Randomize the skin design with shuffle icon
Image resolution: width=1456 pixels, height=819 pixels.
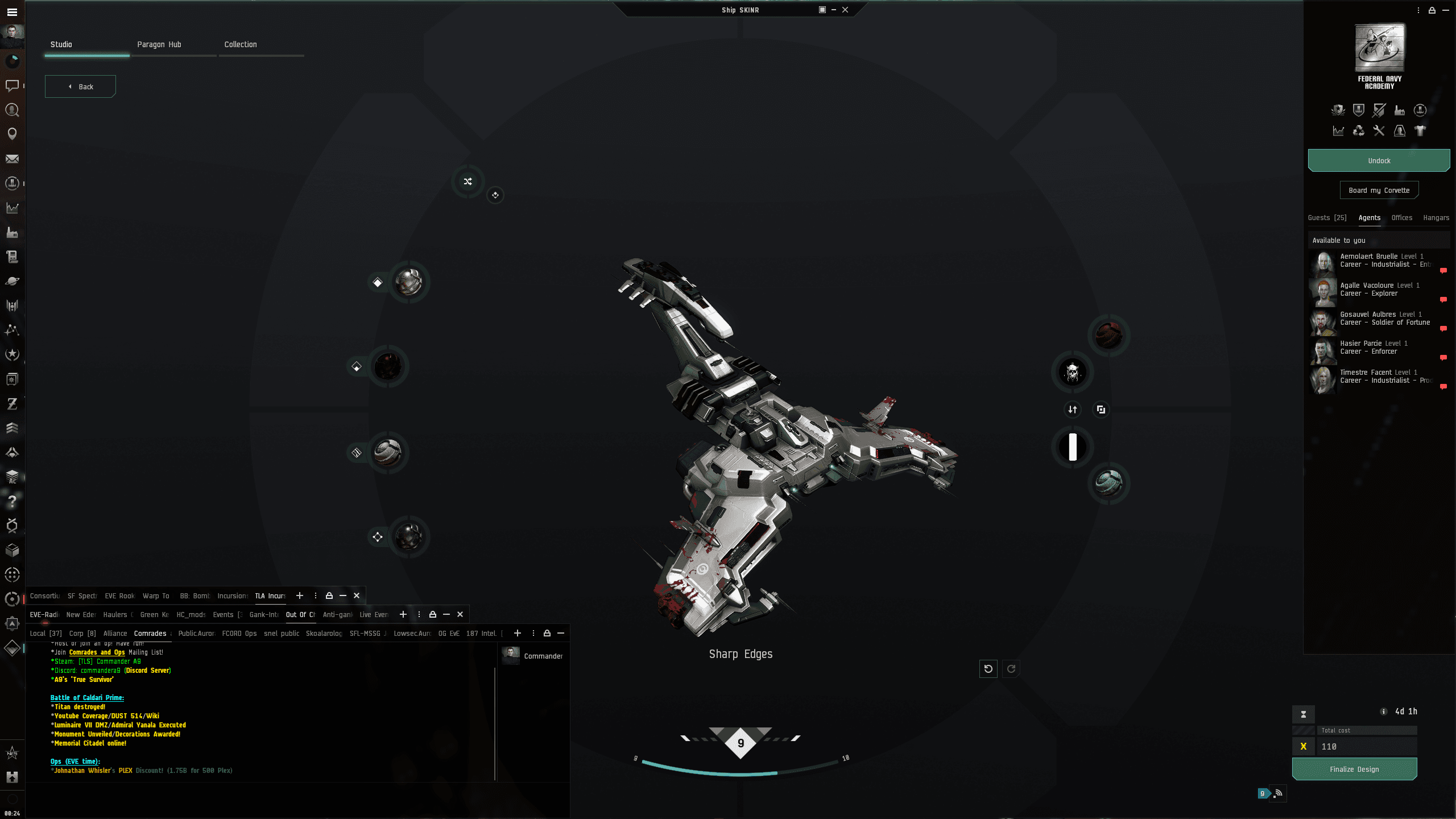(x=468, y=181)
